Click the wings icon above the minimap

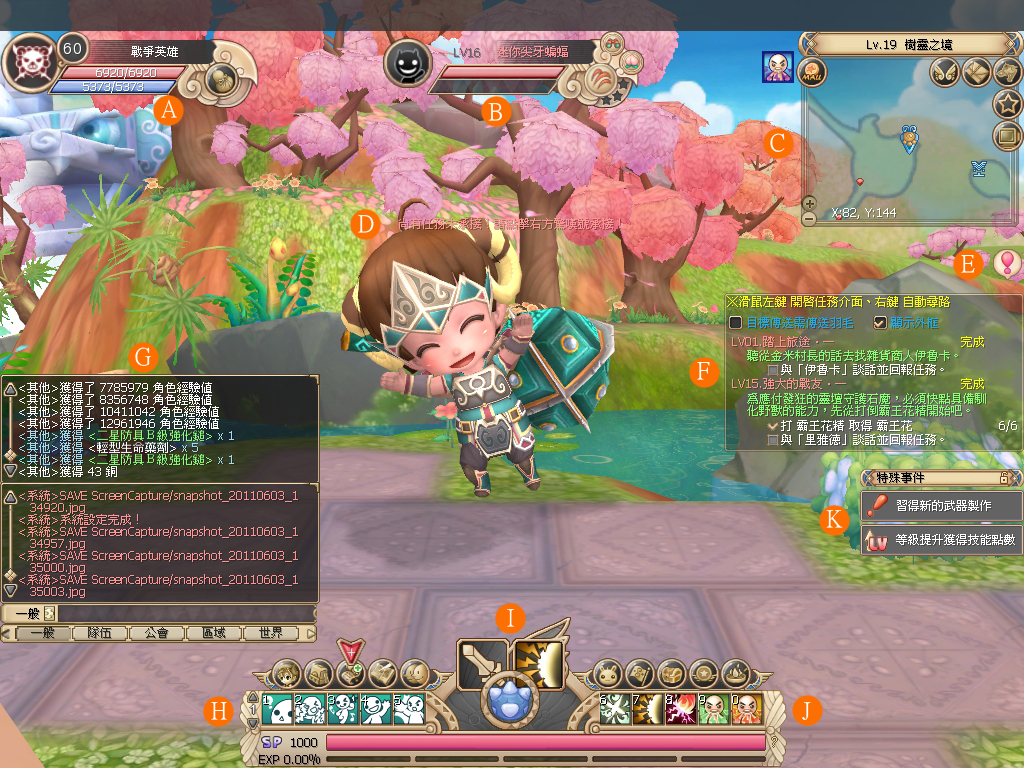click(944, 72)
